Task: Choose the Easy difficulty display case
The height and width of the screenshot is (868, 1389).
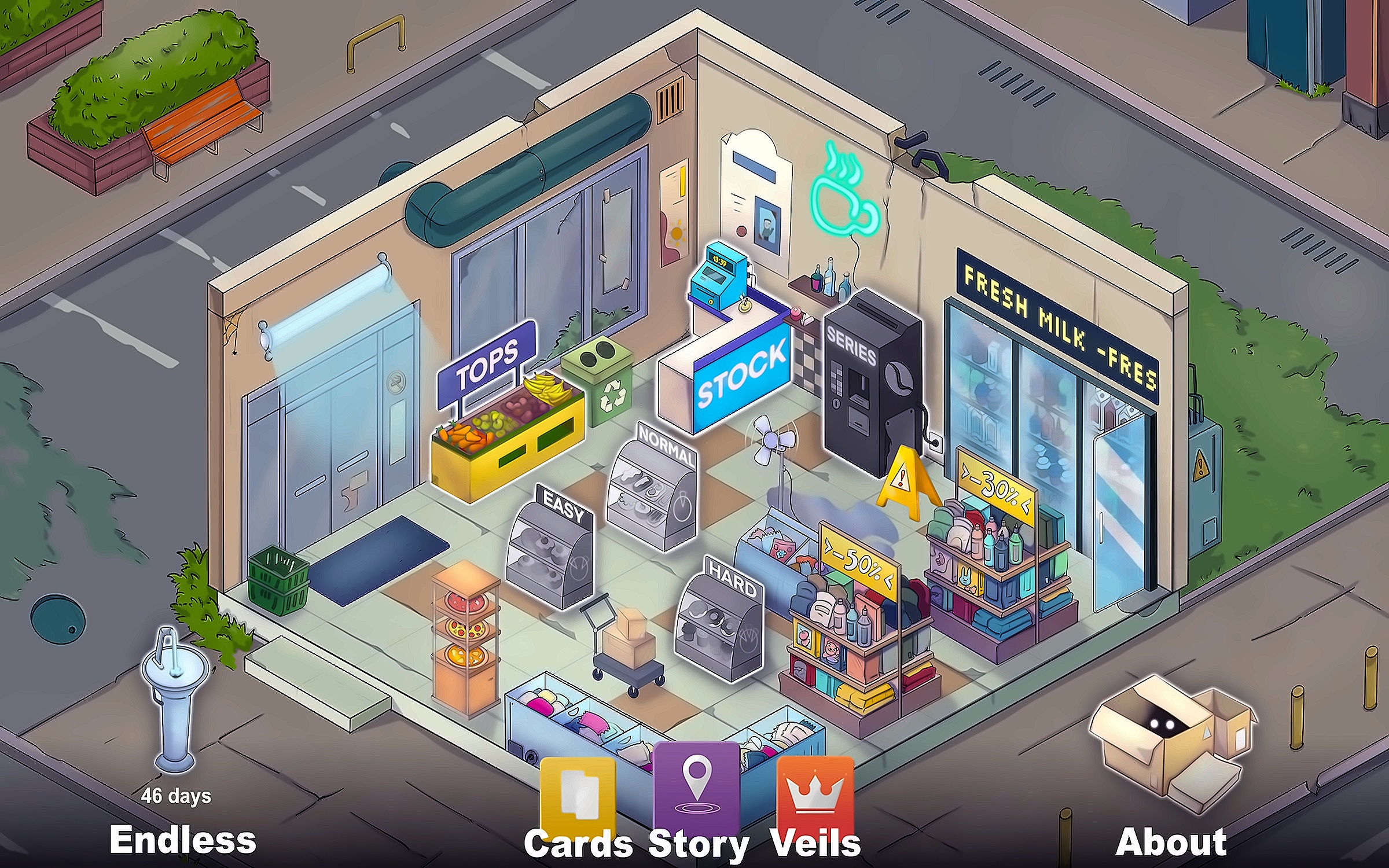Action: coord(550,550)
